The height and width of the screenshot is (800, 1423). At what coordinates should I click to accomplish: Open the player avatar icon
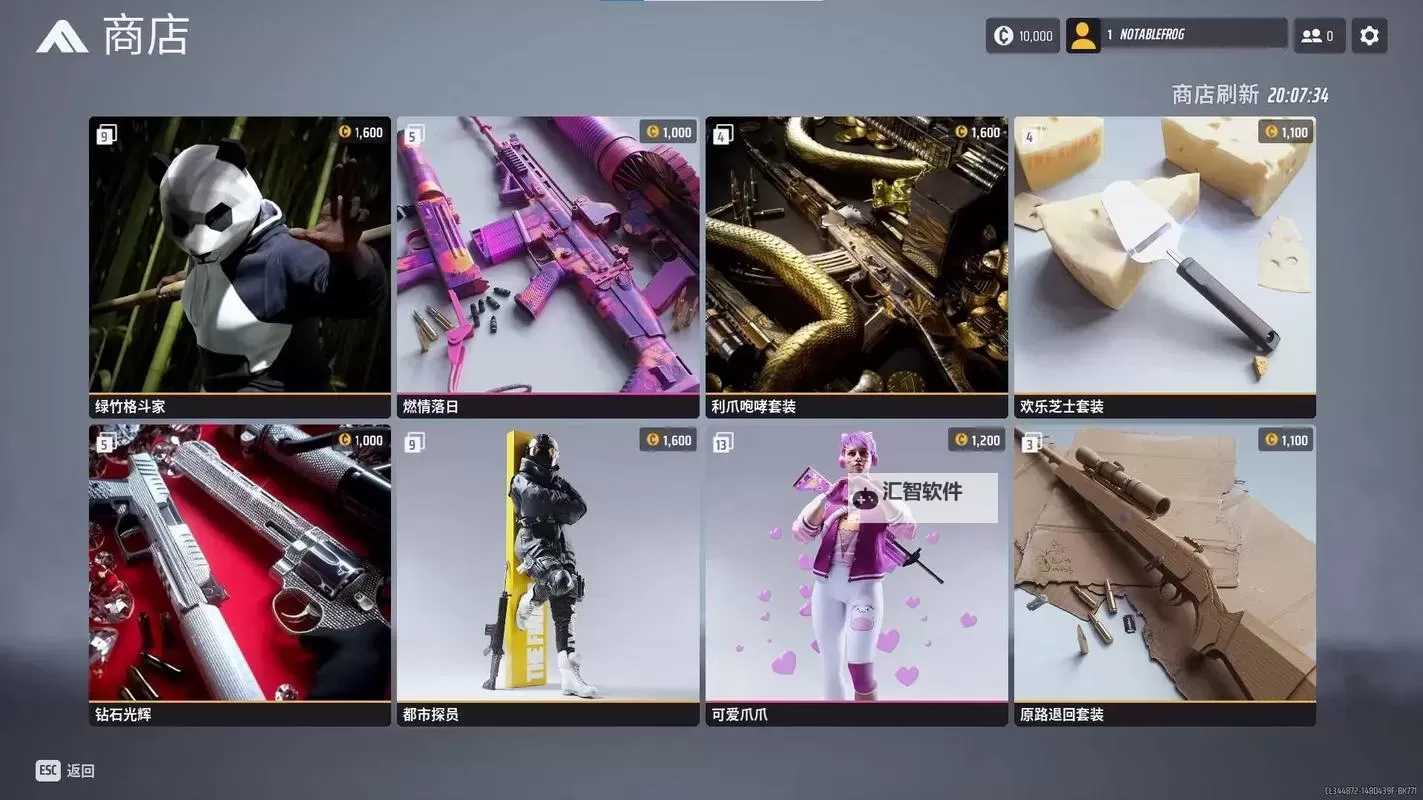(x=1081, y=33)
